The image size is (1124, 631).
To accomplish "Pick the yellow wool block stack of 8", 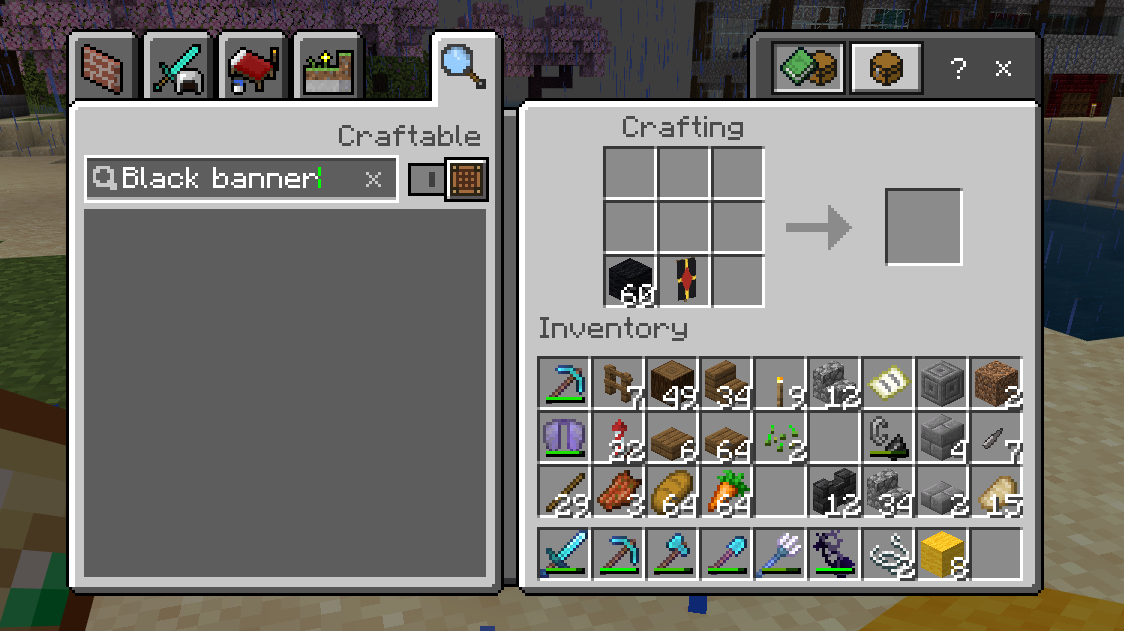I will 942,554.
